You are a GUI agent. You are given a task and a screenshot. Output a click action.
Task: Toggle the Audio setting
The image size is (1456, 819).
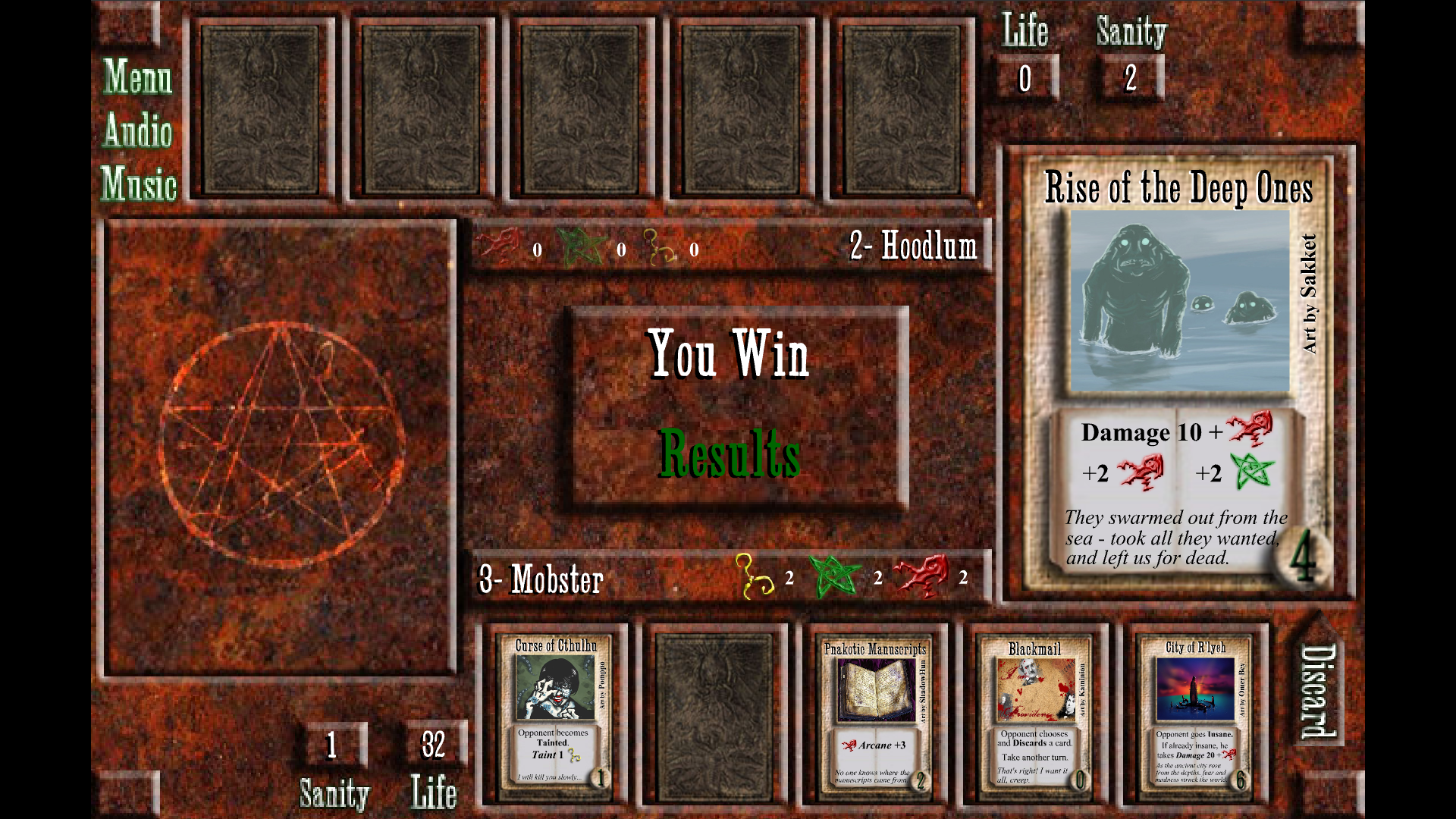[138, 130]
